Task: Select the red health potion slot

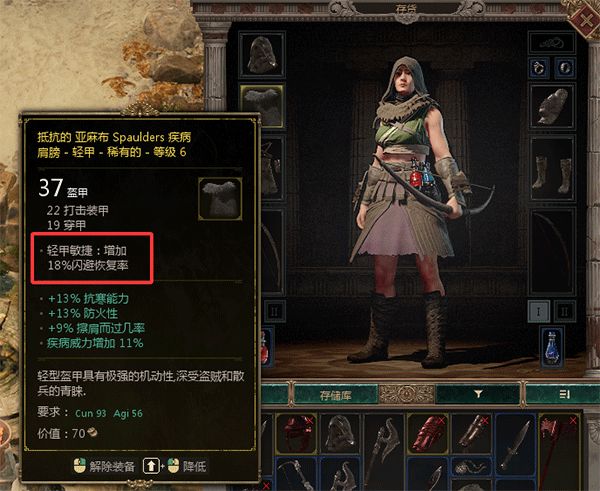Action: (x=264, y=350)
